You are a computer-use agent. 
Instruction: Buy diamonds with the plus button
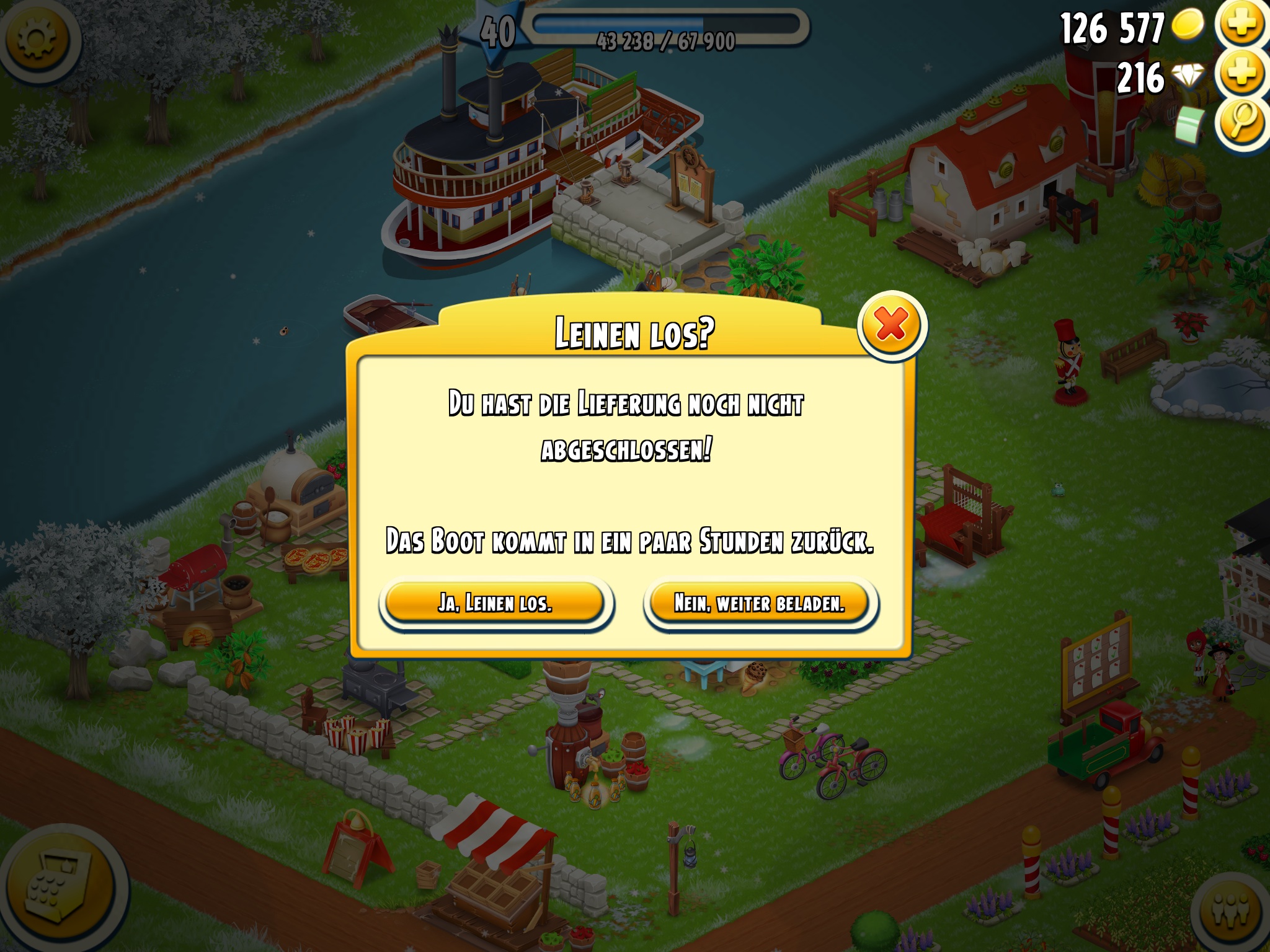pyautogui.click(x=1242, y=74)
